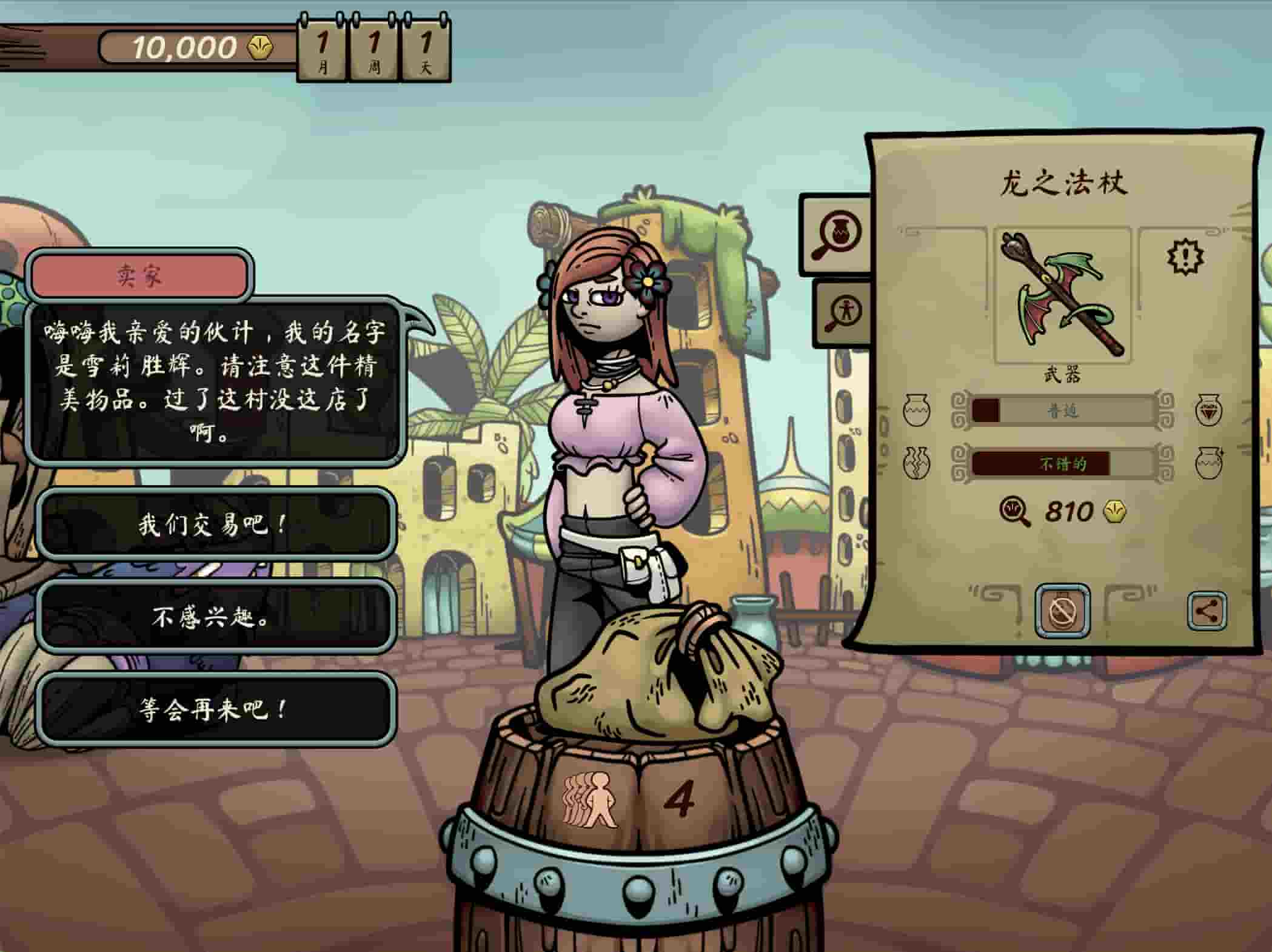This screenshot has width=1272, height=952.
Task: Open the item inspection magnifier tab
Action: (x=837, y=235)
